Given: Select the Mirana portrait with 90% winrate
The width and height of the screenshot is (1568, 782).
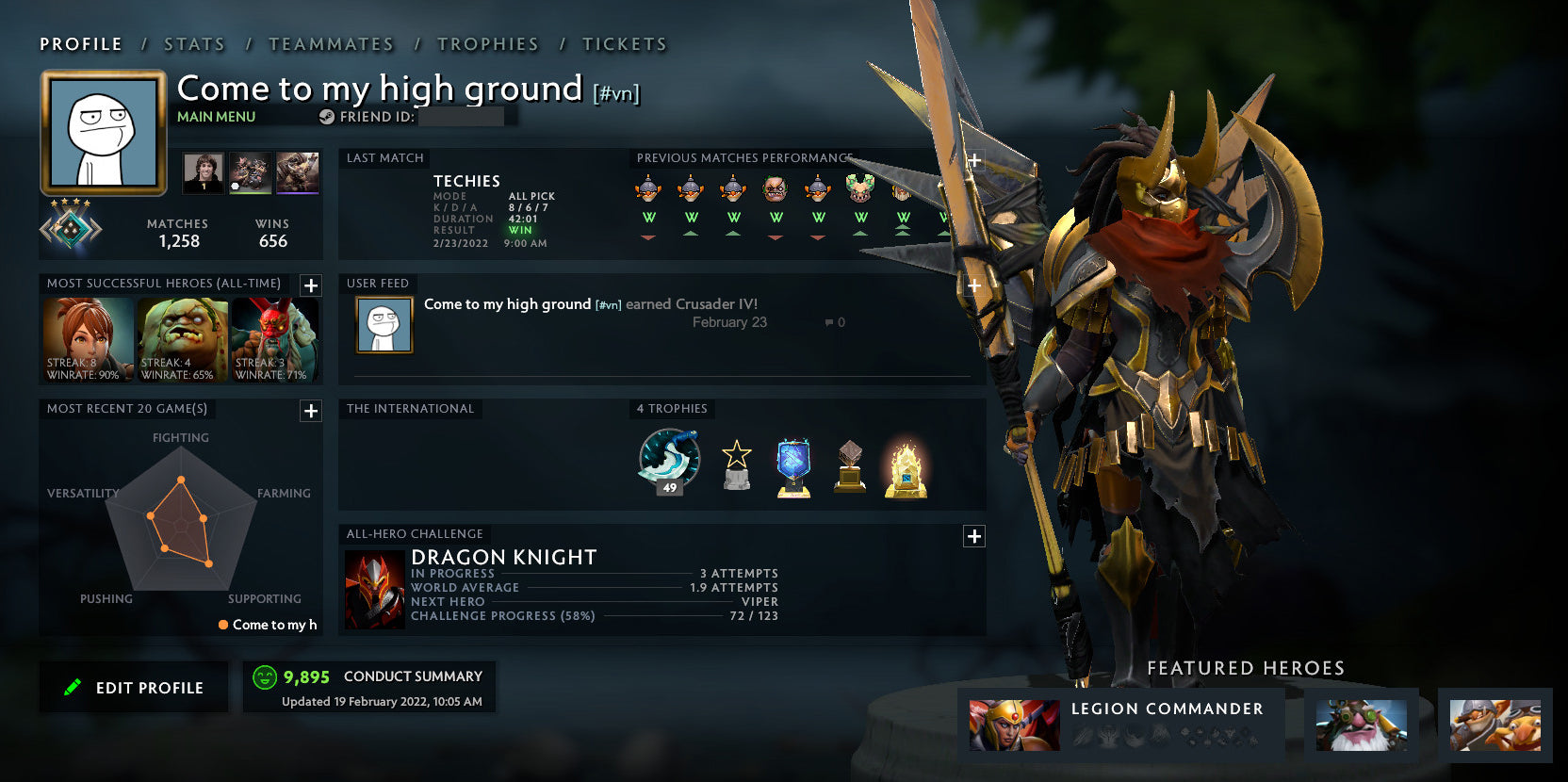Looking at the screenshot, I should [87, 334].
